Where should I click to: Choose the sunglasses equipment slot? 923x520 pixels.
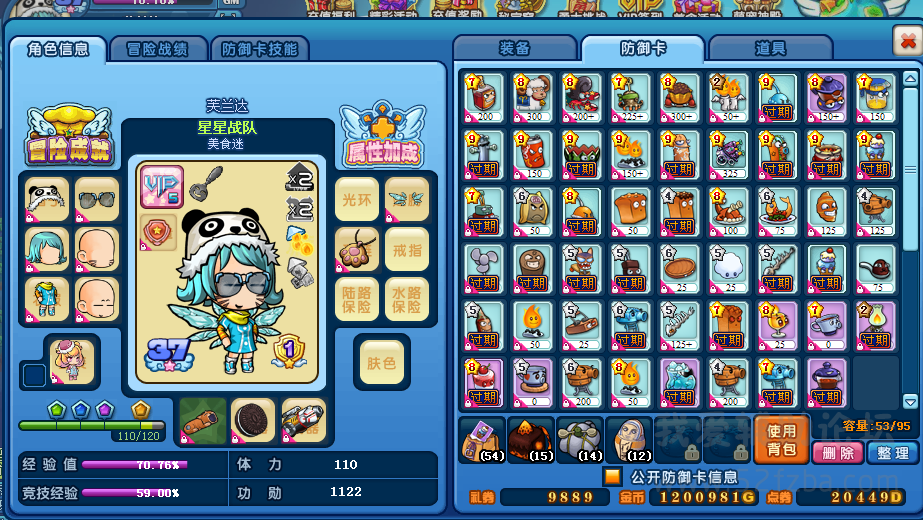click(97, 199)
